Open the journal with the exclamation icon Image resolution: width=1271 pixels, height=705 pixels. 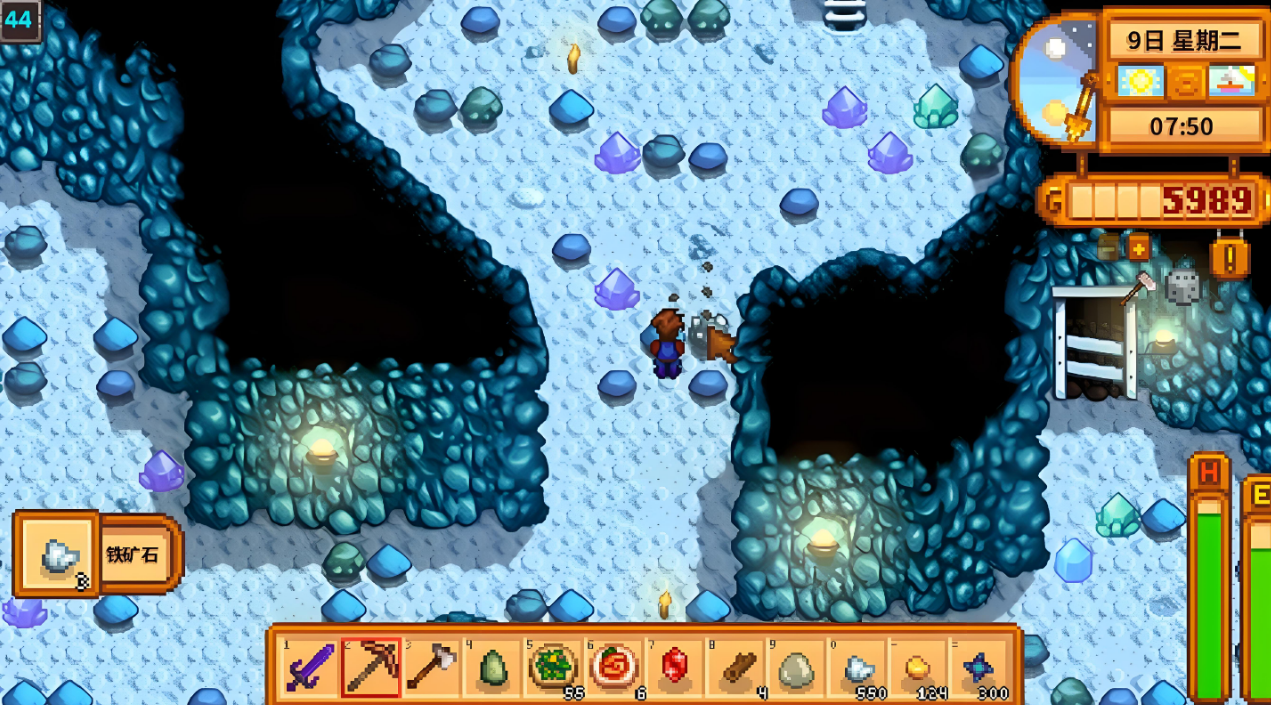(1229, 258)
